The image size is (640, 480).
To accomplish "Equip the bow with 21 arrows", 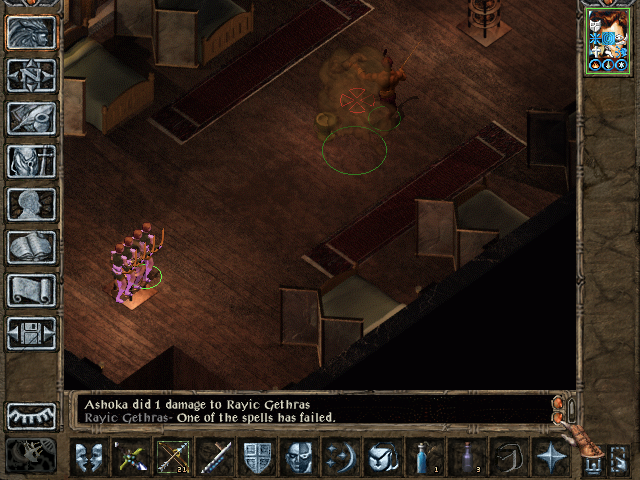I will pos(174,458).
